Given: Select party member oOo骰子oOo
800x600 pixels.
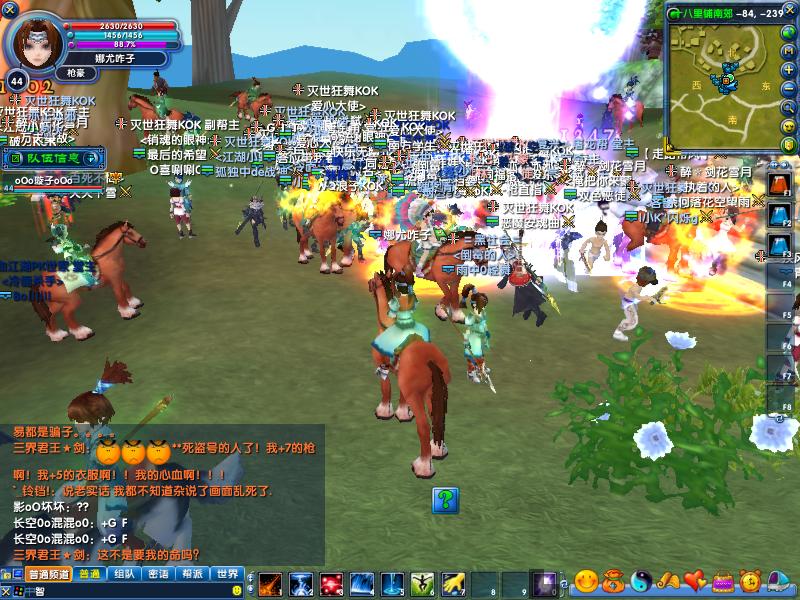Looking at the screenshot, I should point(42,180).
